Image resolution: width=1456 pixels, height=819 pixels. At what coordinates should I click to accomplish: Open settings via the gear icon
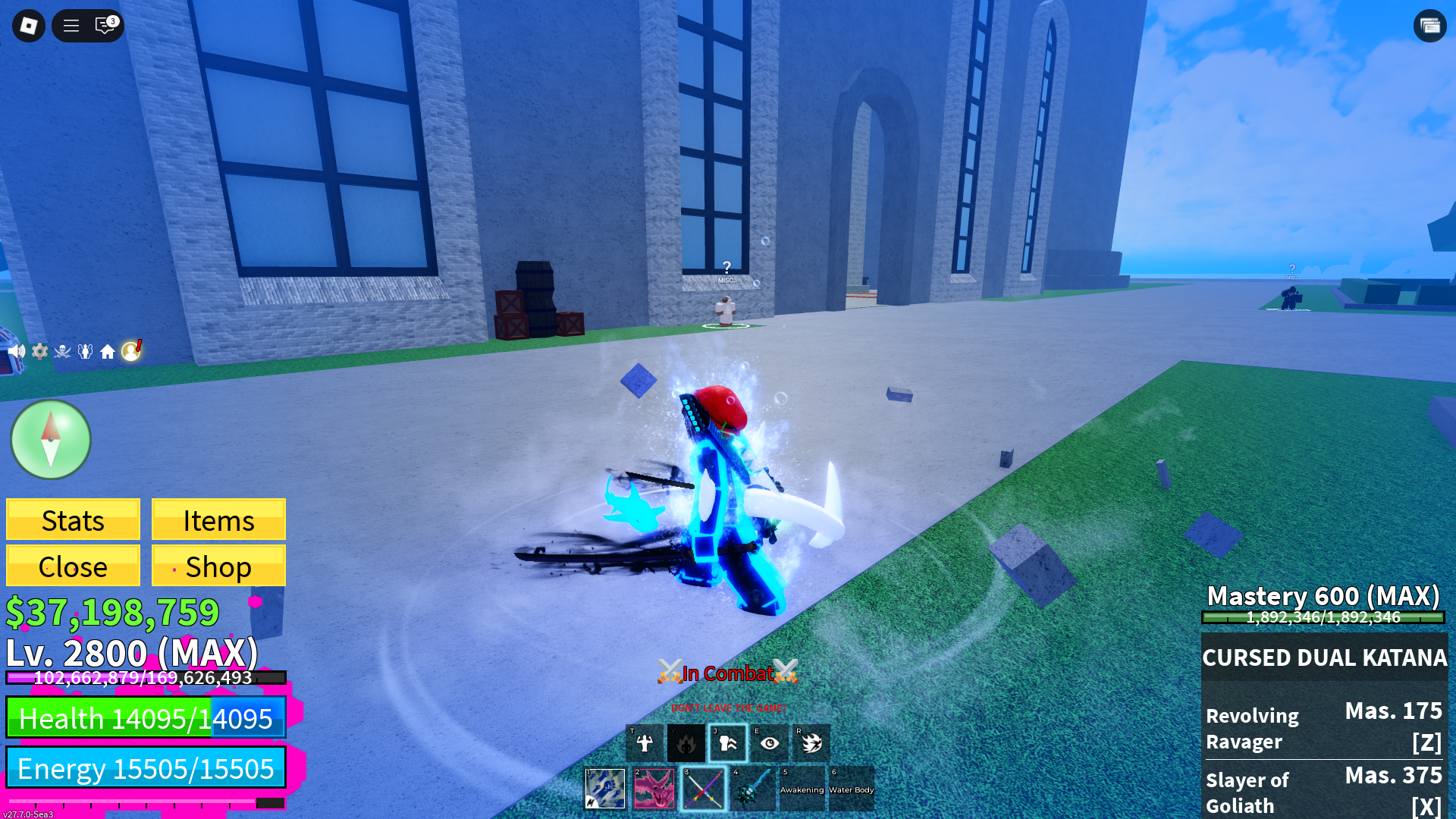[39, 352]
